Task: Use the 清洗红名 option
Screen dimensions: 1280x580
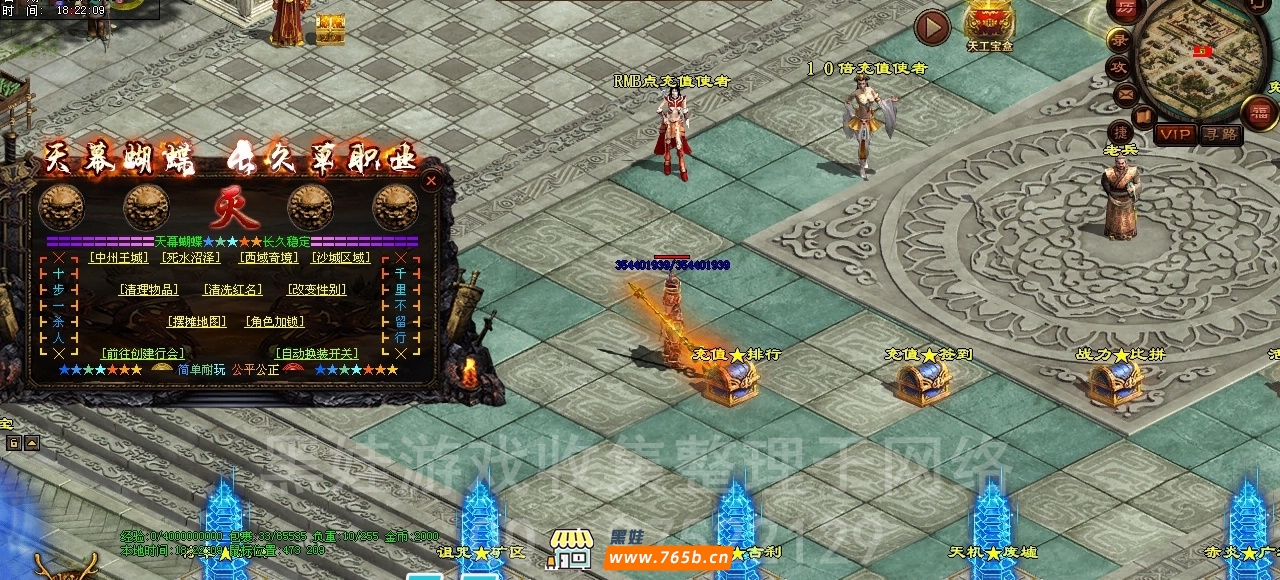Action: click(233, 290)
